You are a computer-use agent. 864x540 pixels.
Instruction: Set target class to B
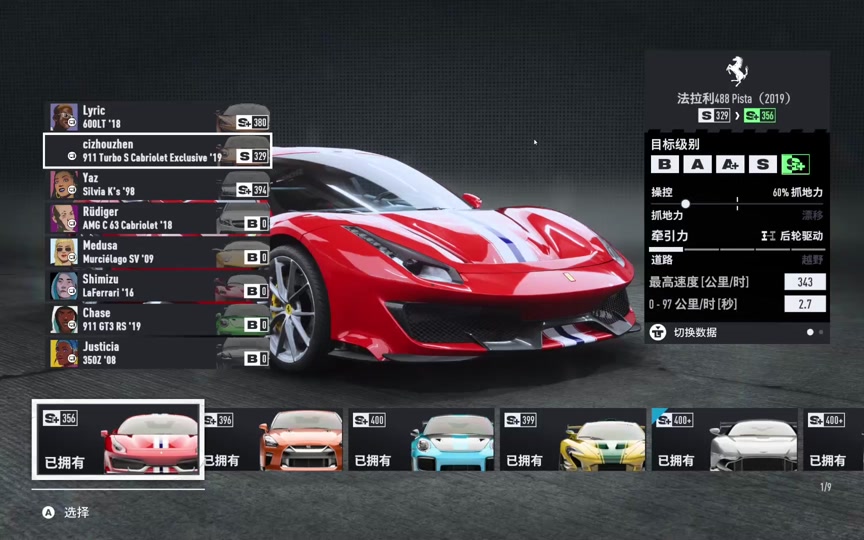664,165
